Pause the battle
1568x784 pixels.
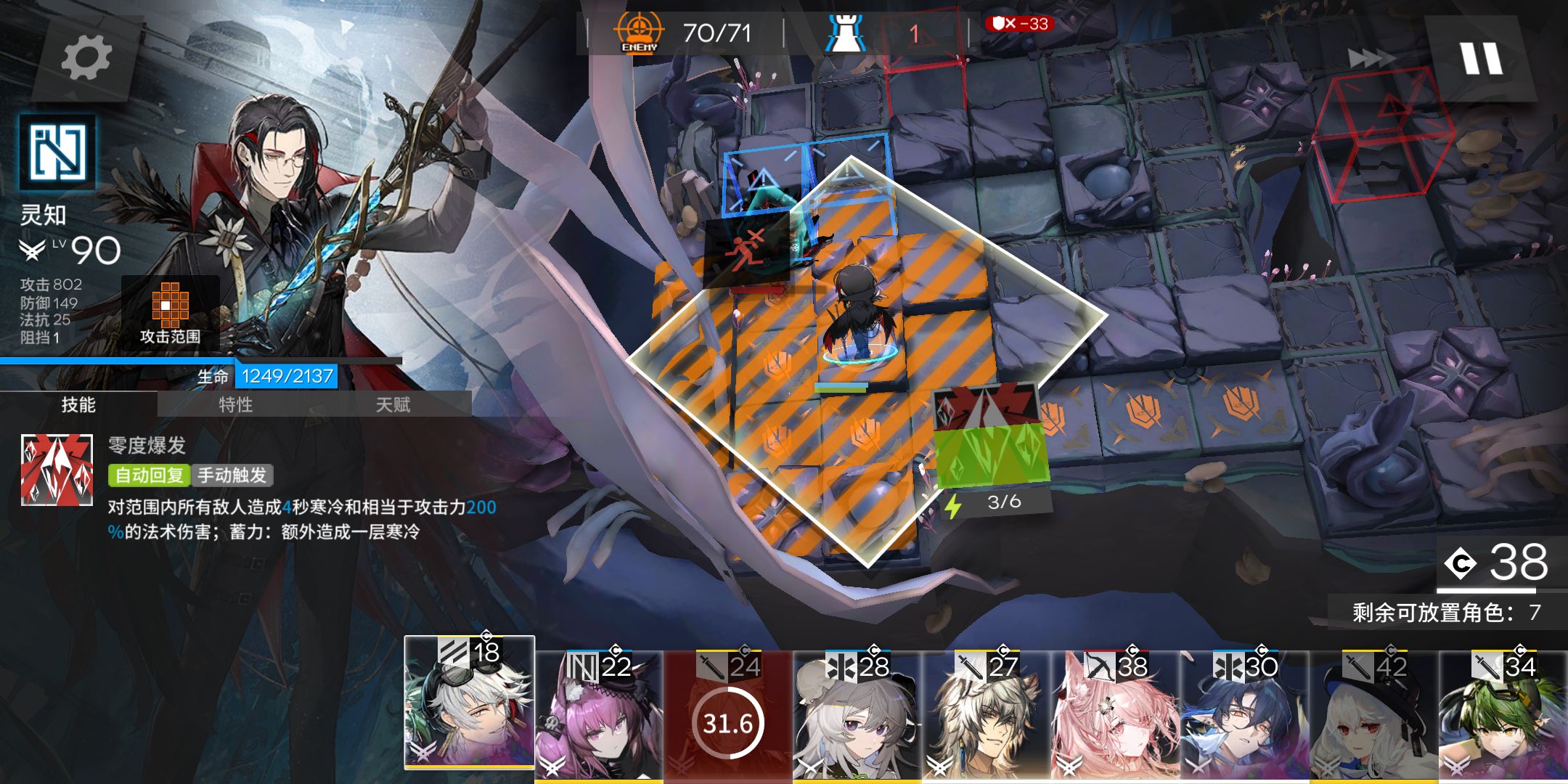[1481, 58]
